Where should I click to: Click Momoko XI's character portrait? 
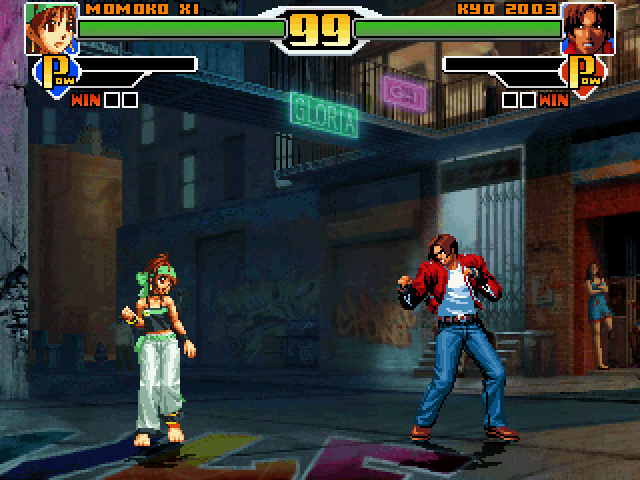click(50, 27)
